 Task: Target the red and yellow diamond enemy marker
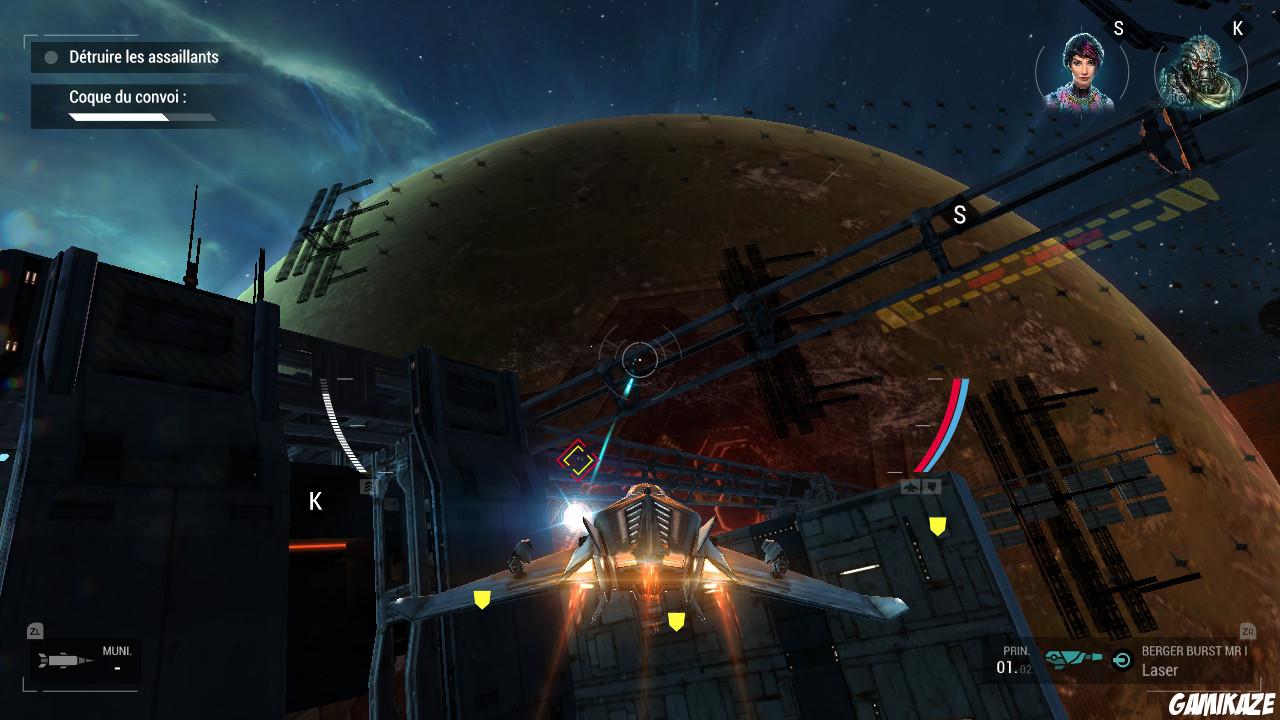[x=576, y=459]
